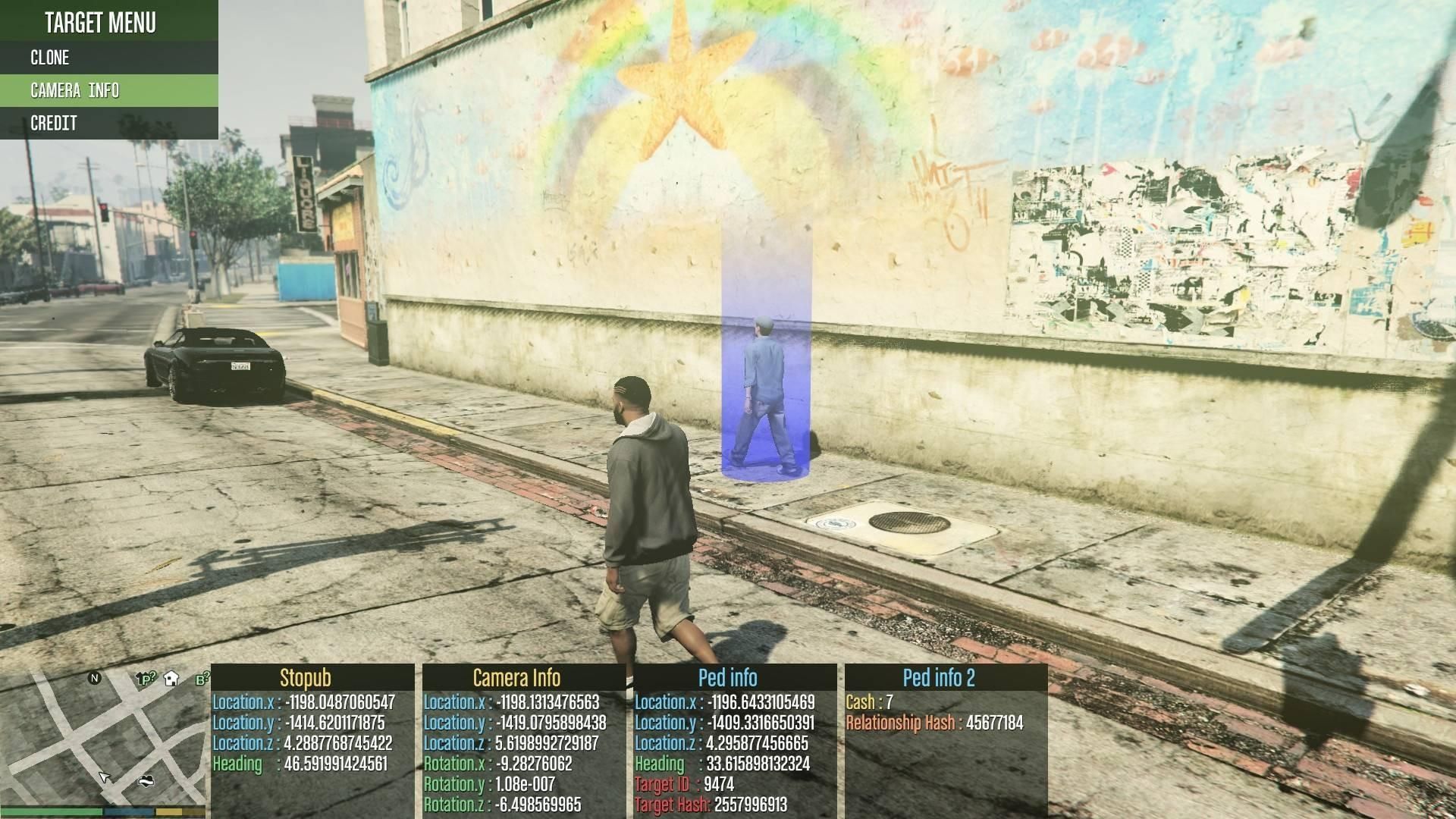Screen dimensions: 1456x819
Task: Click the green B? marker on minimap
Action: click(x=202, y=679)
